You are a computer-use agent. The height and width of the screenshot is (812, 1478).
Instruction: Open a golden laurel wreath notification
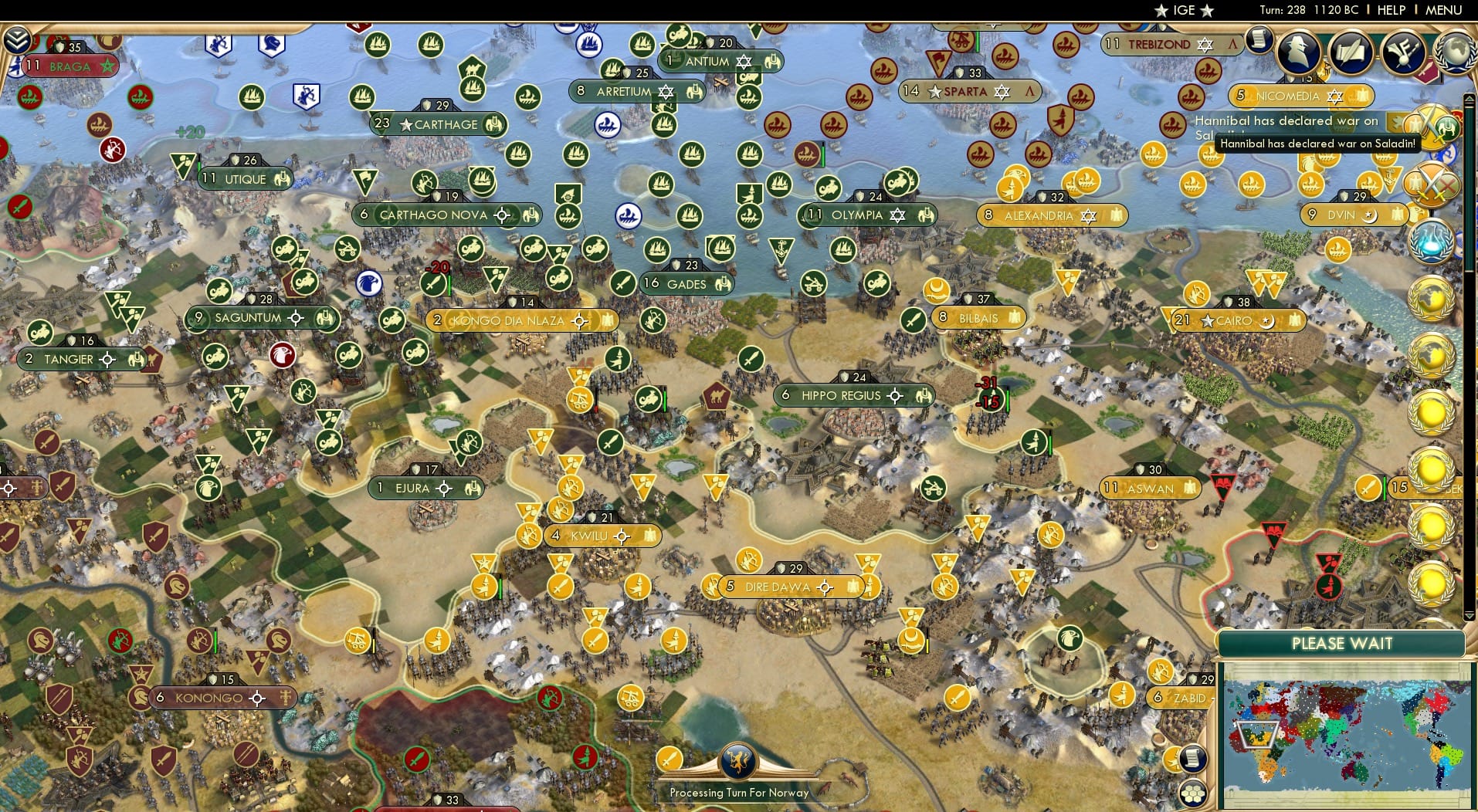click(1432, 298)
